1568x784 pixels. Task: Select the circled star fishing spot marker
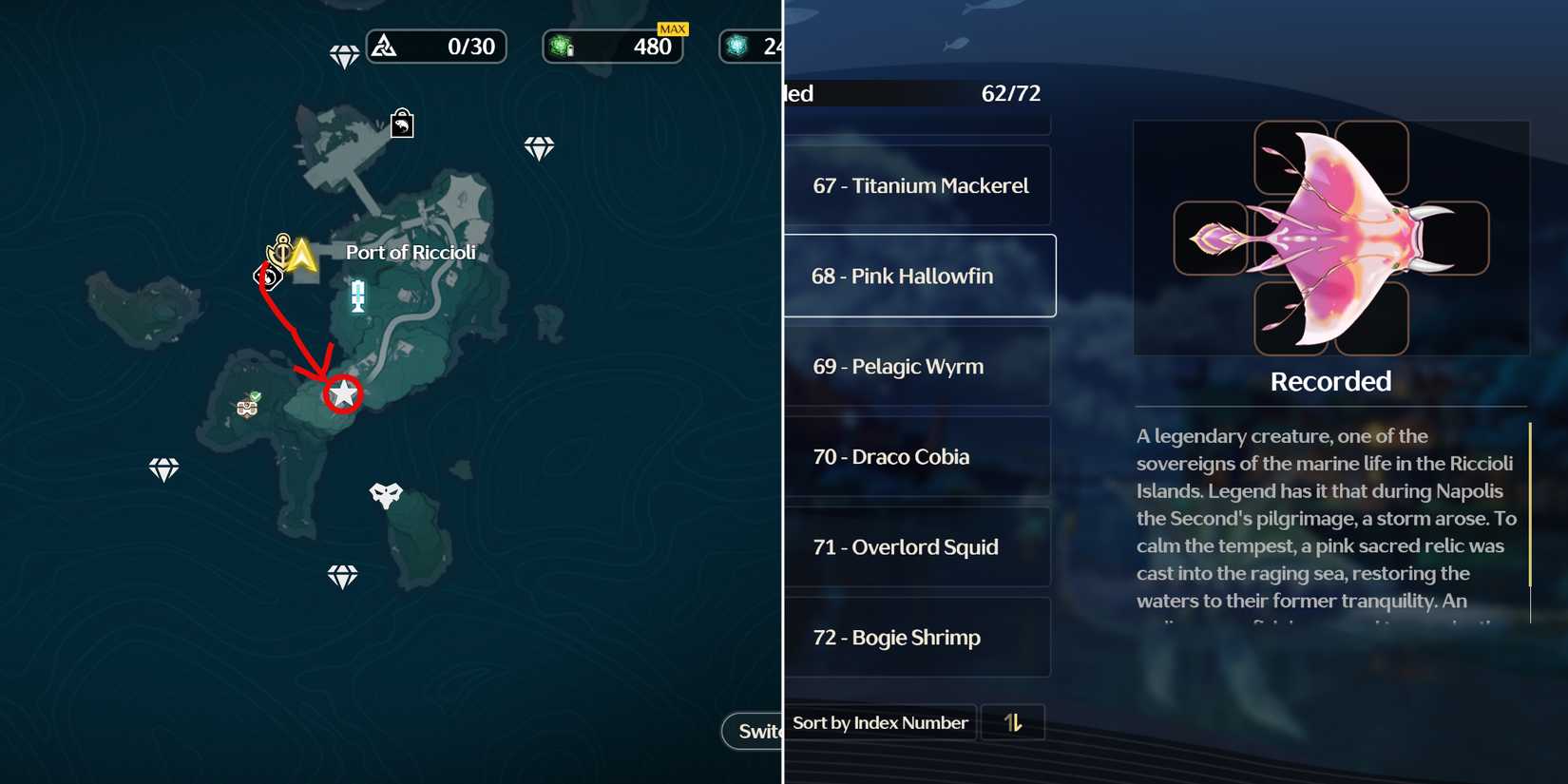[x=342, y=393]
